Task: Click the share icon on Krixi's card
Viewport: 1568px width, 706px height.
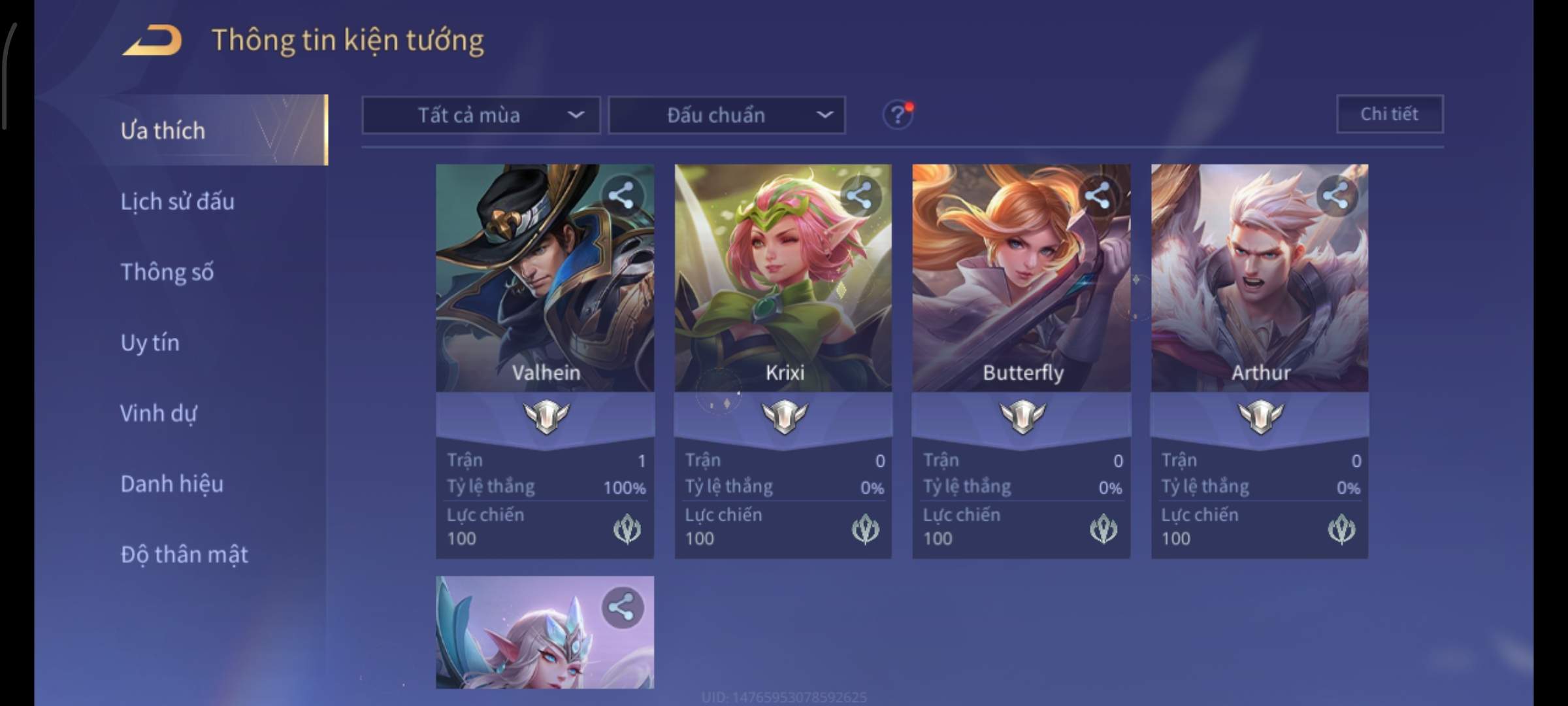Action: coord(860,195)
